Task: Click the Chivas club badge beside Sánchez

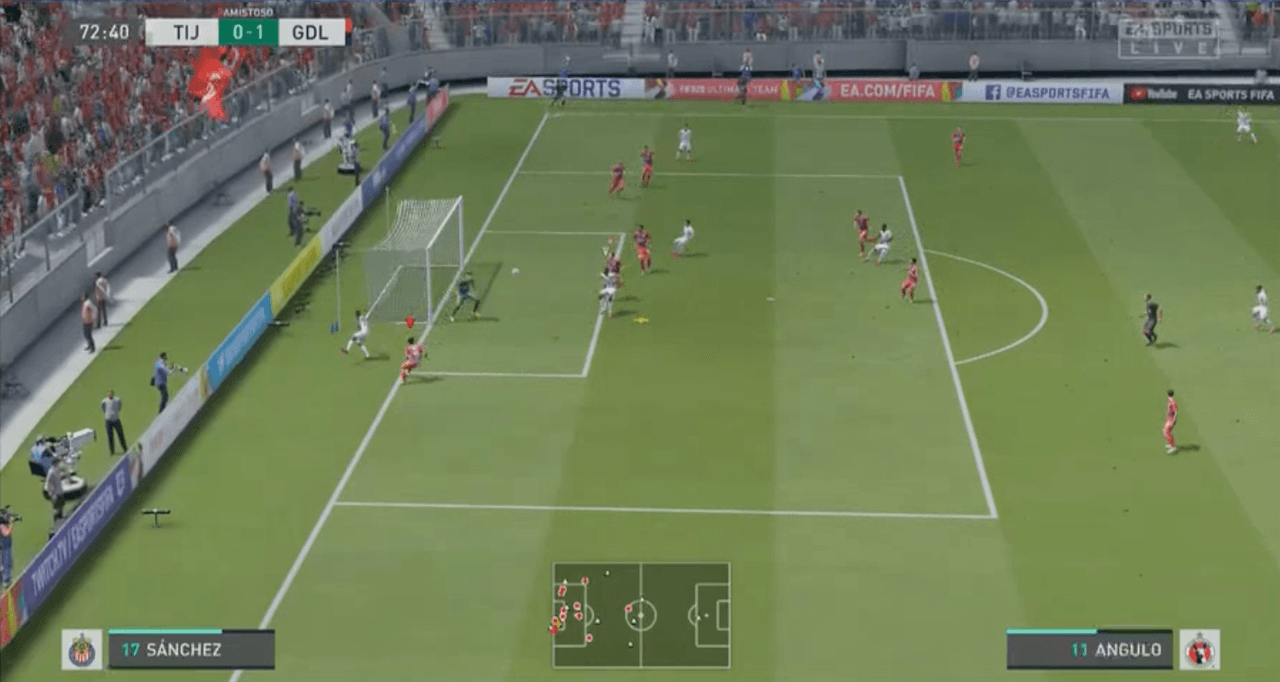Action: (x=82, y=650)
